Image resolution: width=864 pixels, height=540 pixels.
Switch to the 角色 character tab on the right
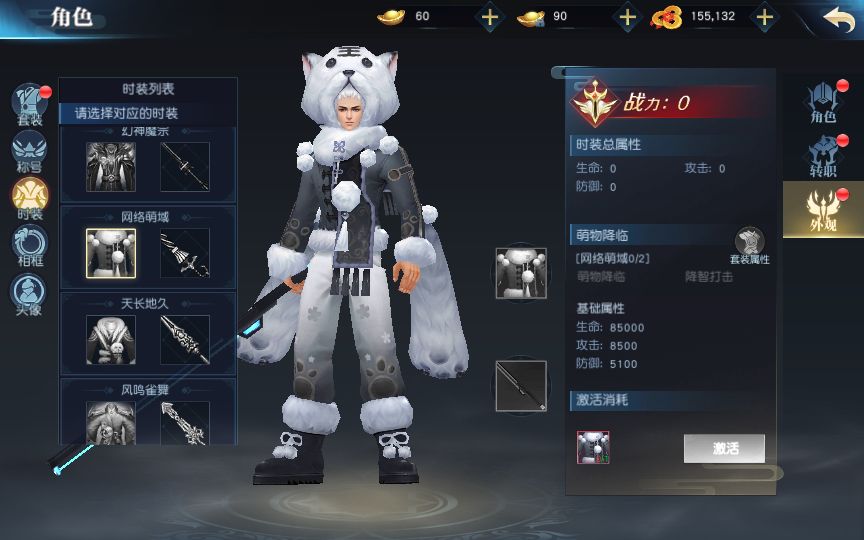point(823,102)
